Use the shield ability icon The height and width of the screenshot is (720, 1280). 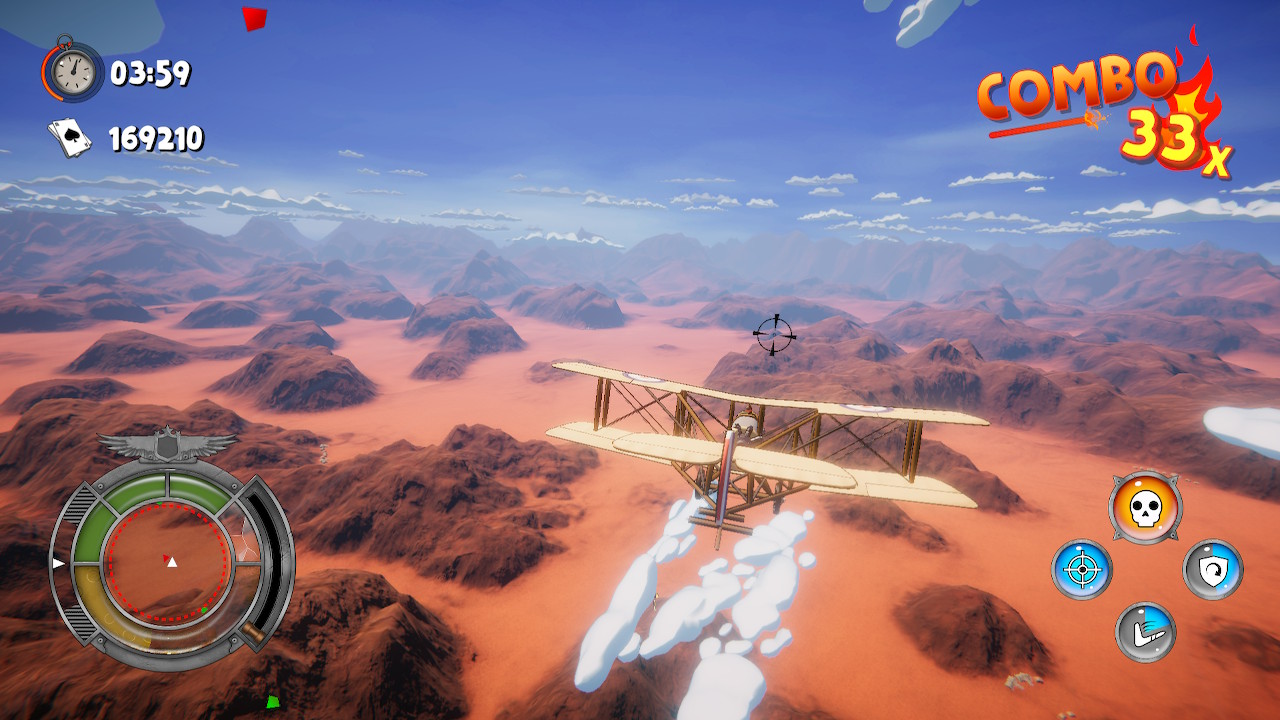click(1213, 570)
